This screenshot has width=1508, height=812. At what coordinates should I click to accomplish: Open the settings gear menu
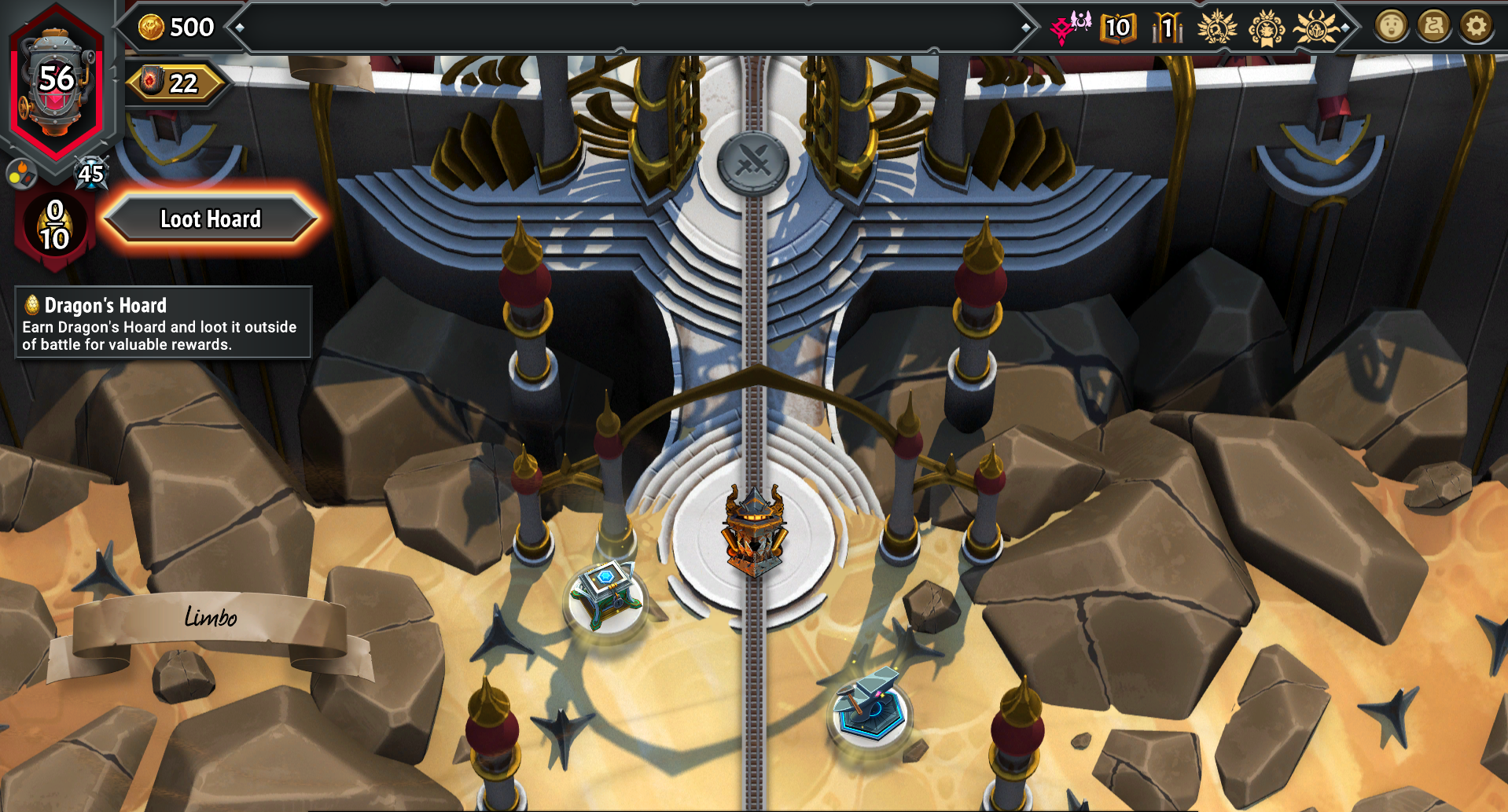click(1476, 27)
